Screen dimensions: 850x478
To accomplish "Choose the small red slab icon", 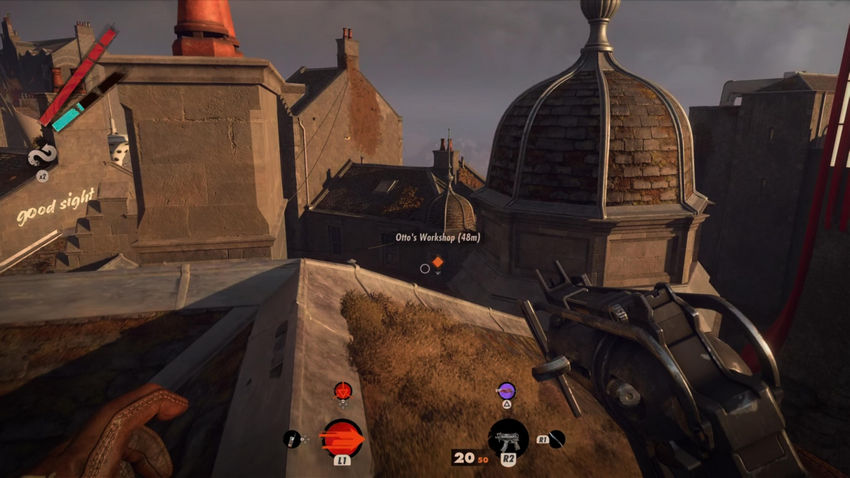I will (x=343, y=389).
